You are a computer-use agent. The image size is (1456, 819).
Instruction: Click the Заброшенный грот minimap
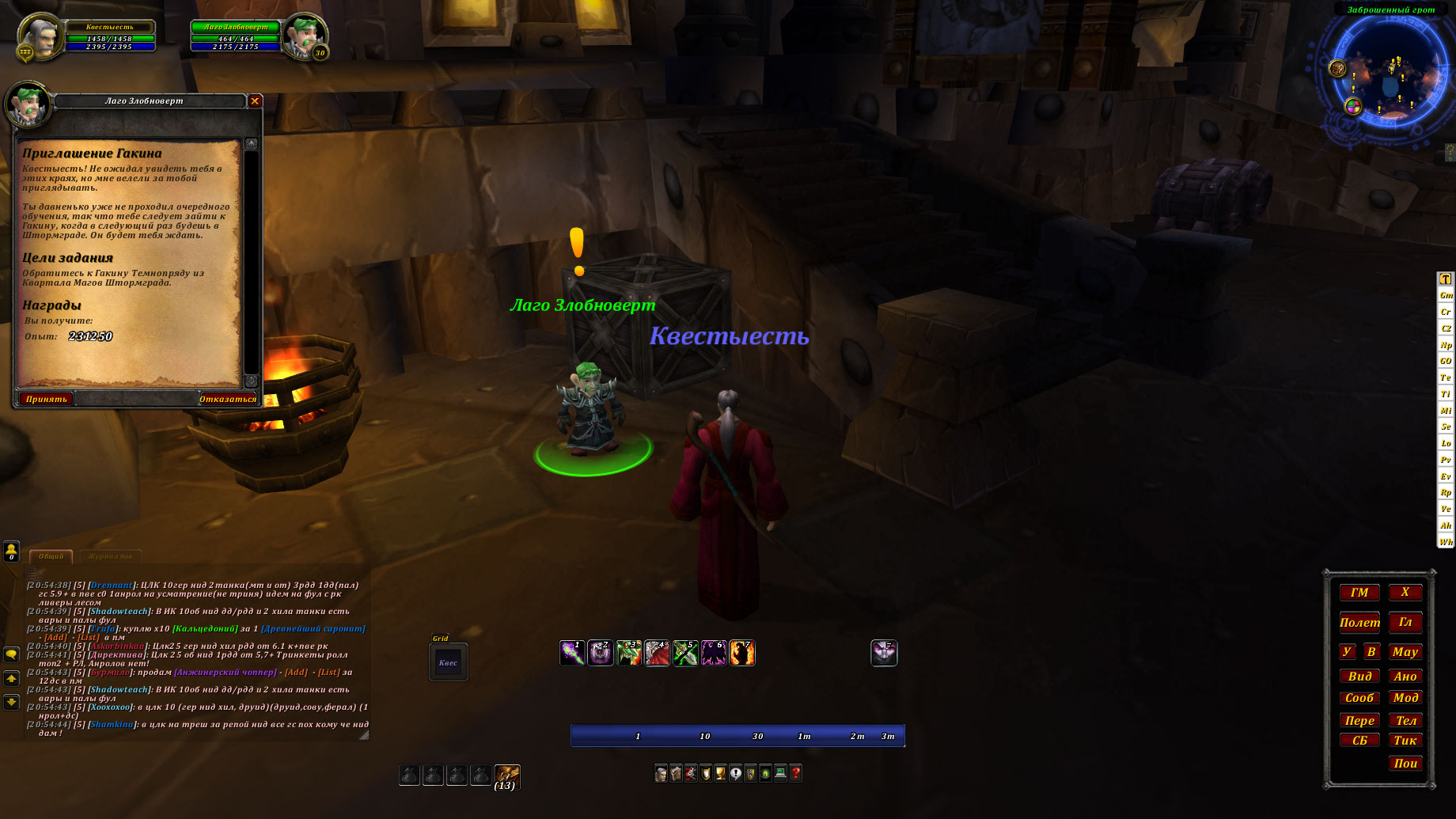tap(1390, 75)
